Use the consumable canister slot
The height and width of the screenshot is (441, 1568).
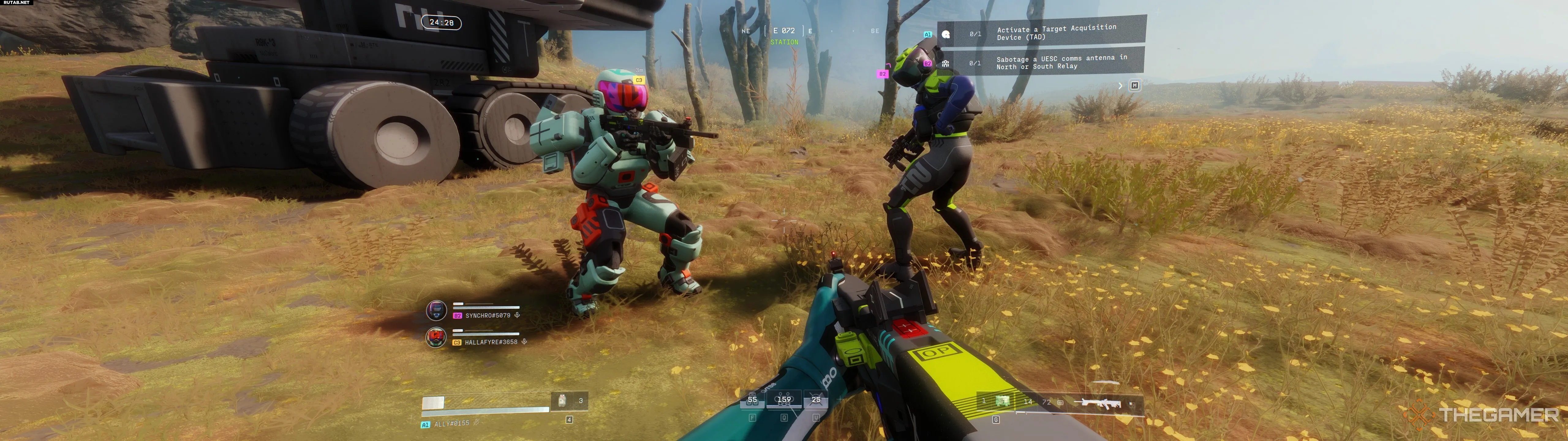point(563,401)
